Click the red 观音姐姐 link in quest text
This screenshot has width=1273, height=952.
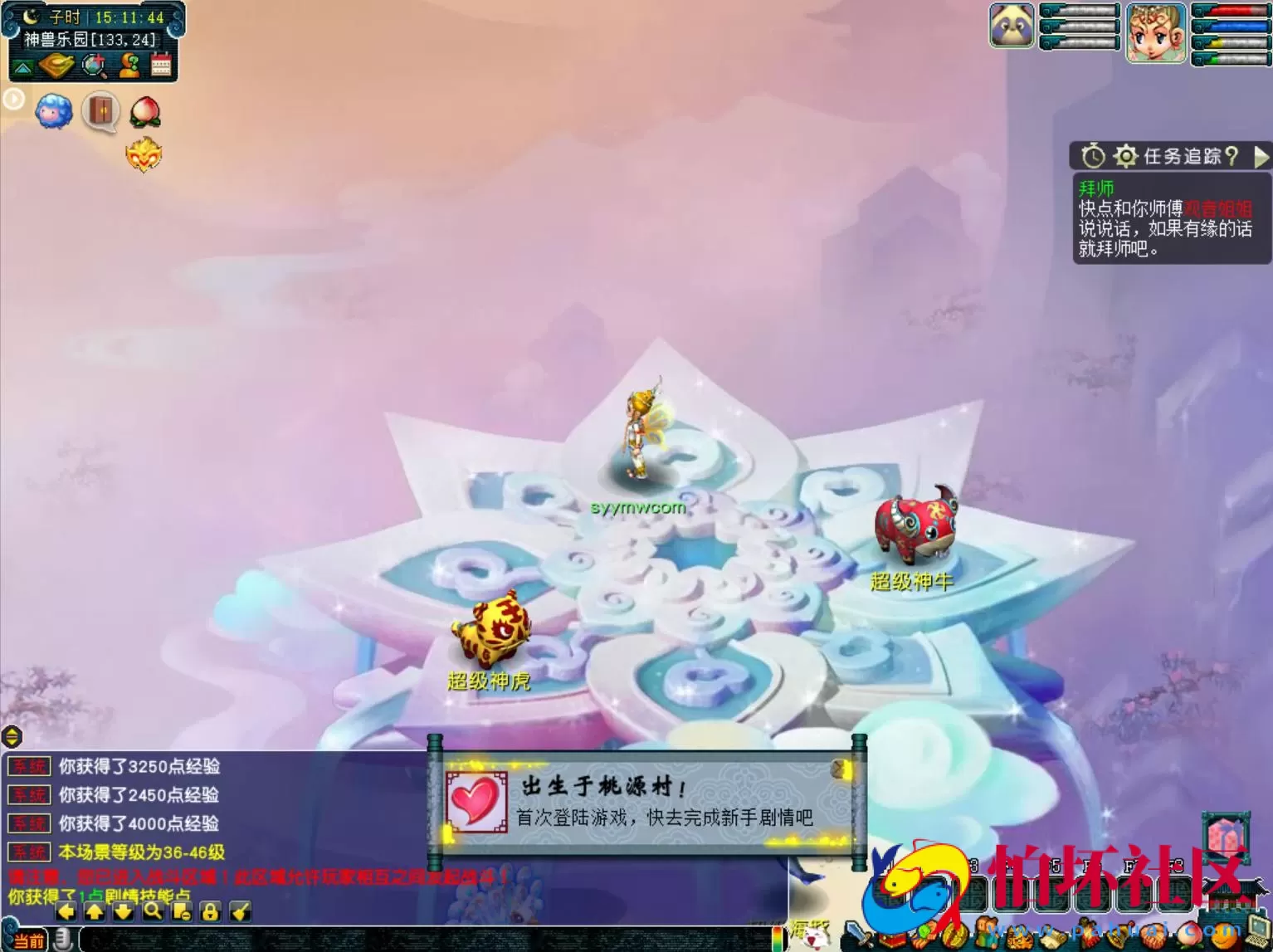click(x=1219, y=208)
